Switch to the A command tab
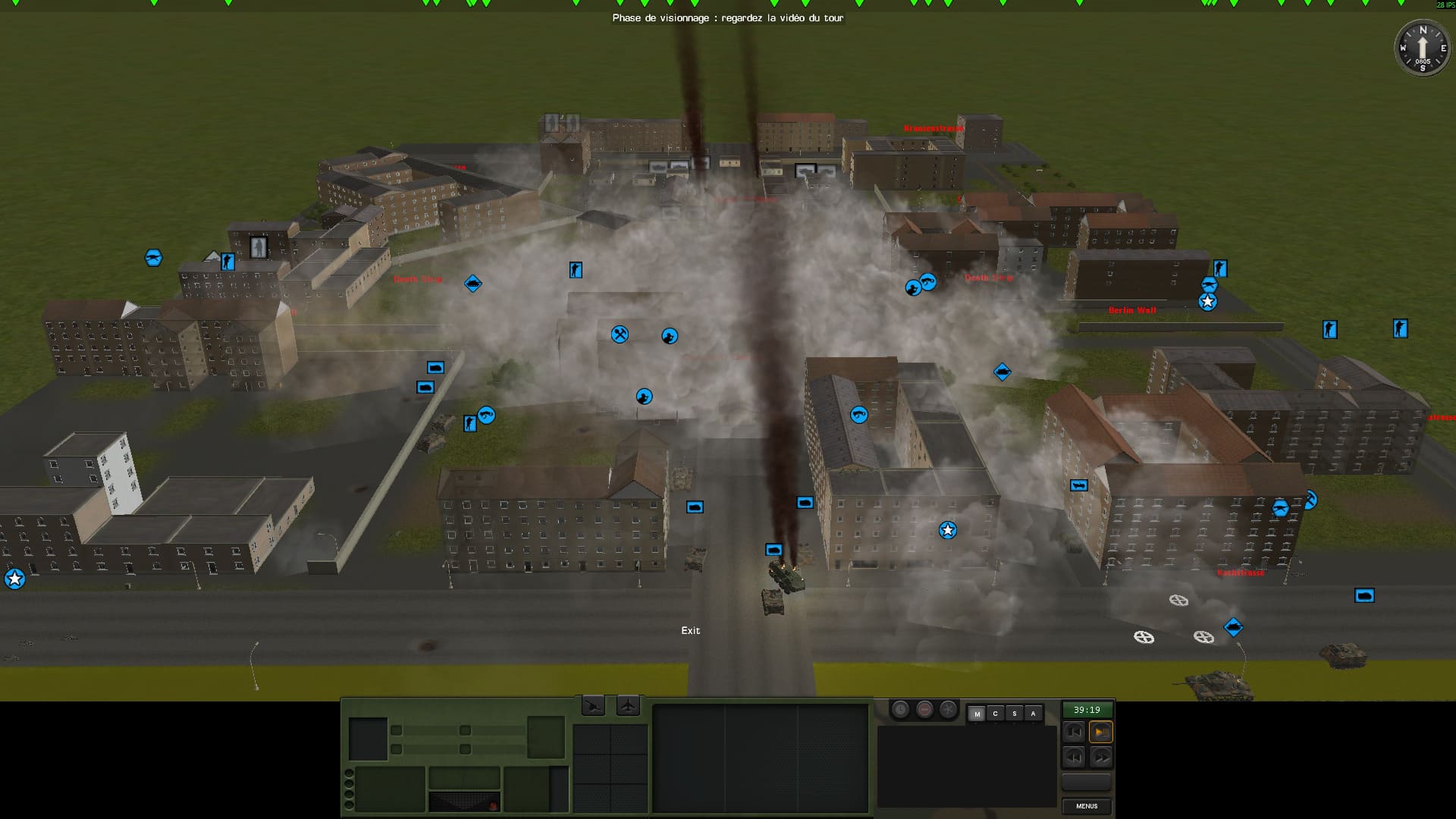This screenshot has width=1456, height=819. [x=1033, y=714]
